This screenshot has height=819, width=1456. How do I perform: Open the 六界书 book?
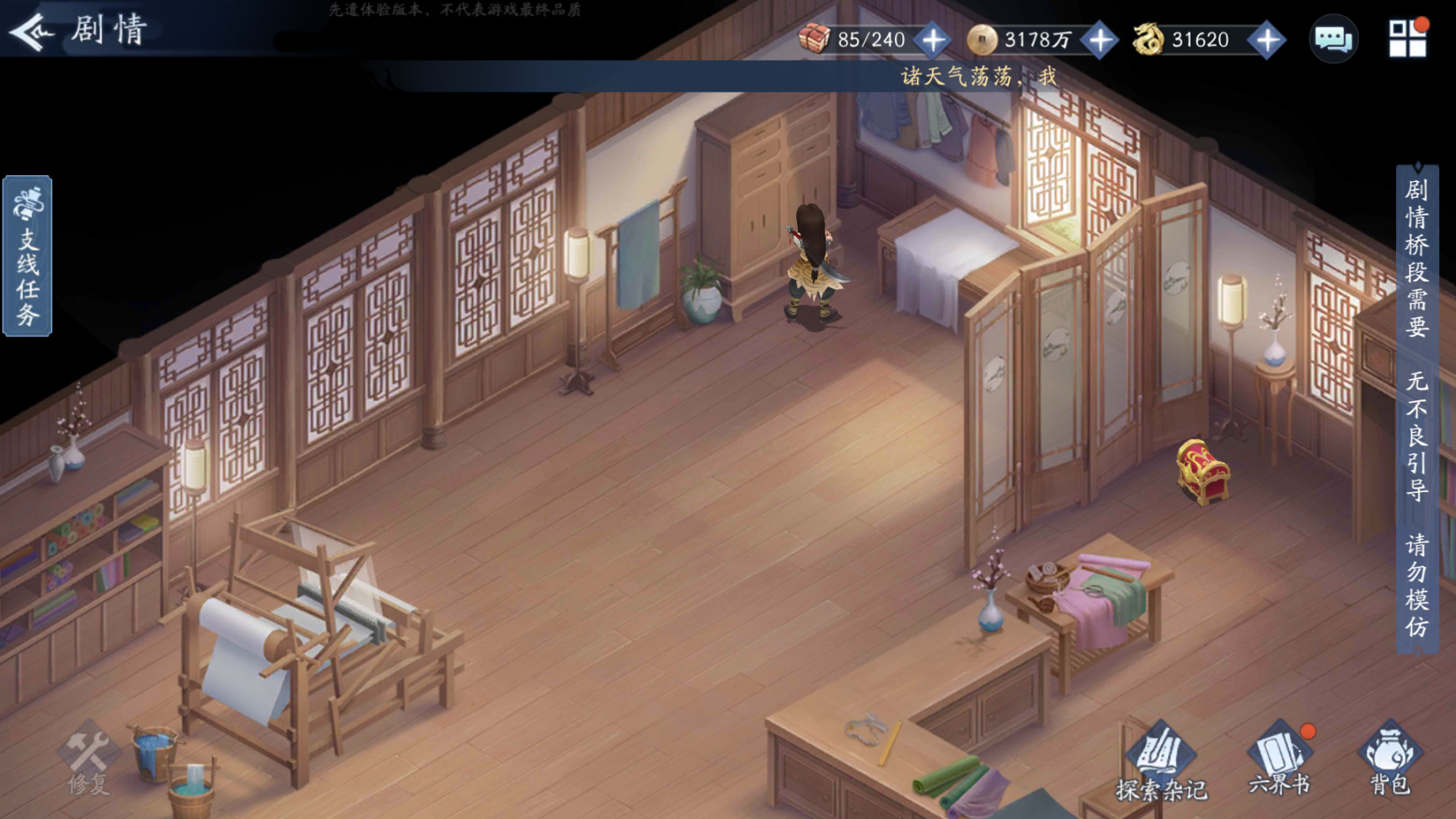click(1279, 760)
